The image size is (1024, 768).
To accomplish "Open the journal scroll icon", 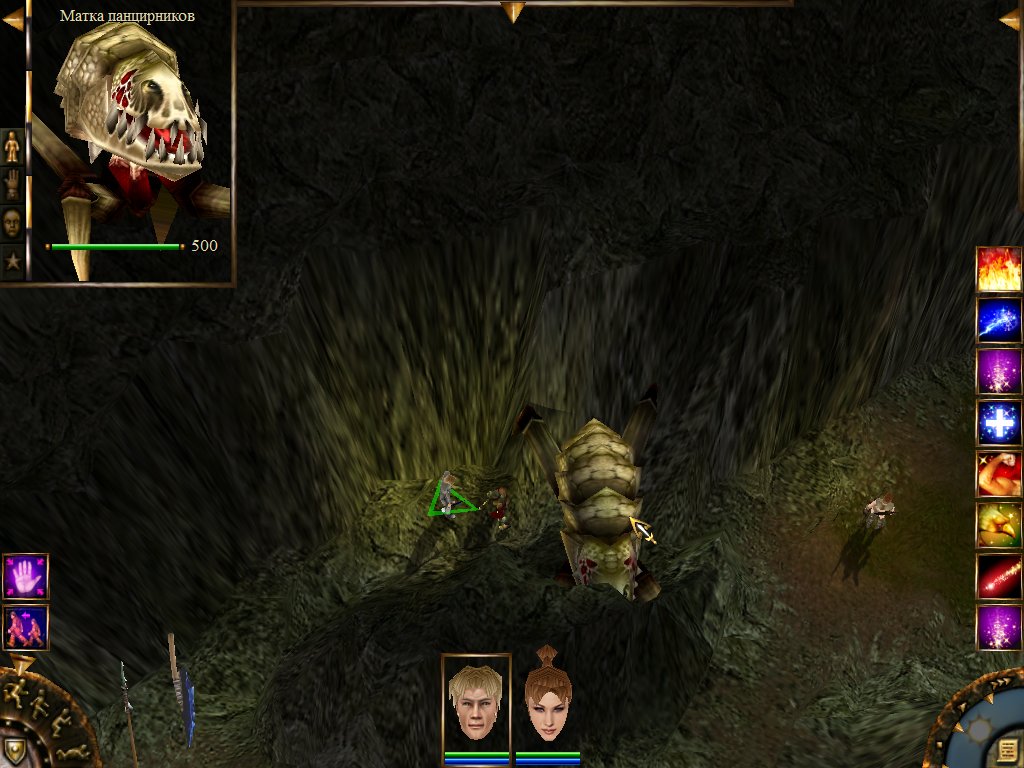I will (1007, 751).
